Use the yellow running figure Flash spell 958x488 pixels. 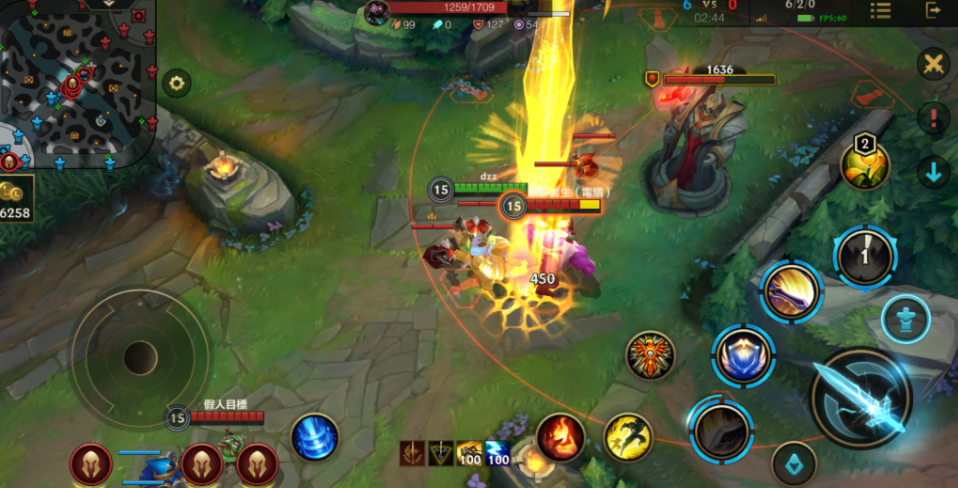tap(628, 437)
